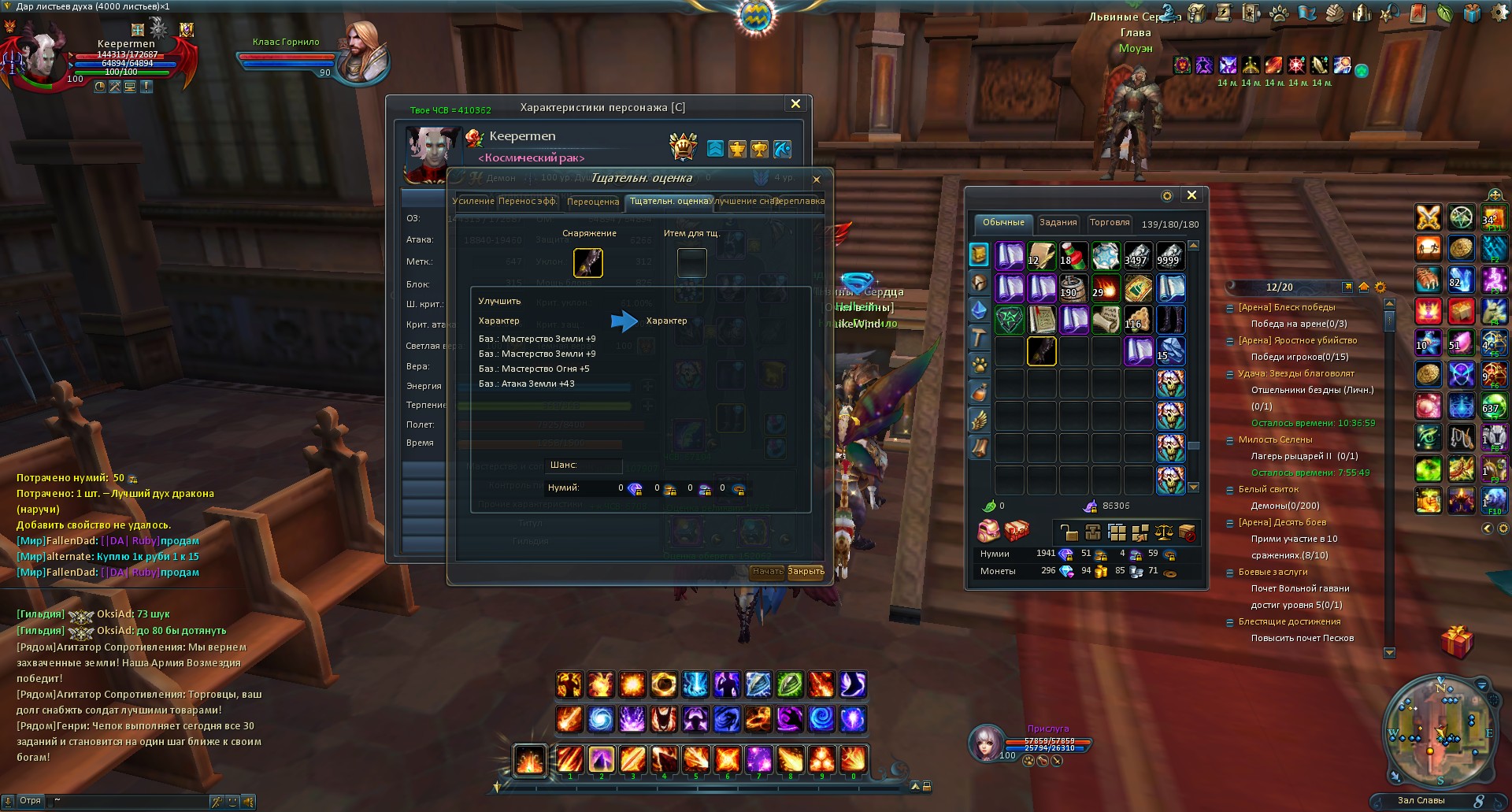This screenshot has height=812, width=1512.
Task: Select the Переплавка tab
Action: (799, 202)
